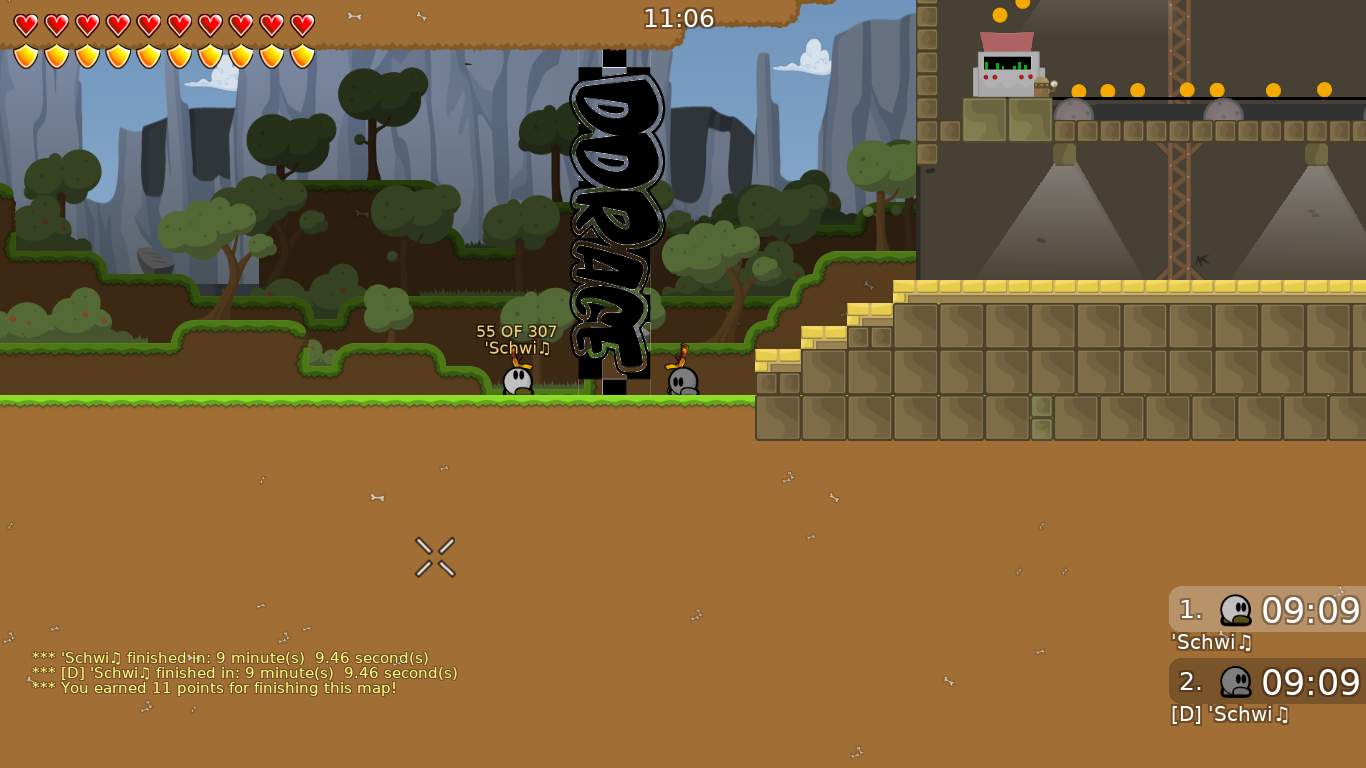Click the dark tee avatar beside rank 2
The image size is (1366, 768).
[x=1237, y=683]
